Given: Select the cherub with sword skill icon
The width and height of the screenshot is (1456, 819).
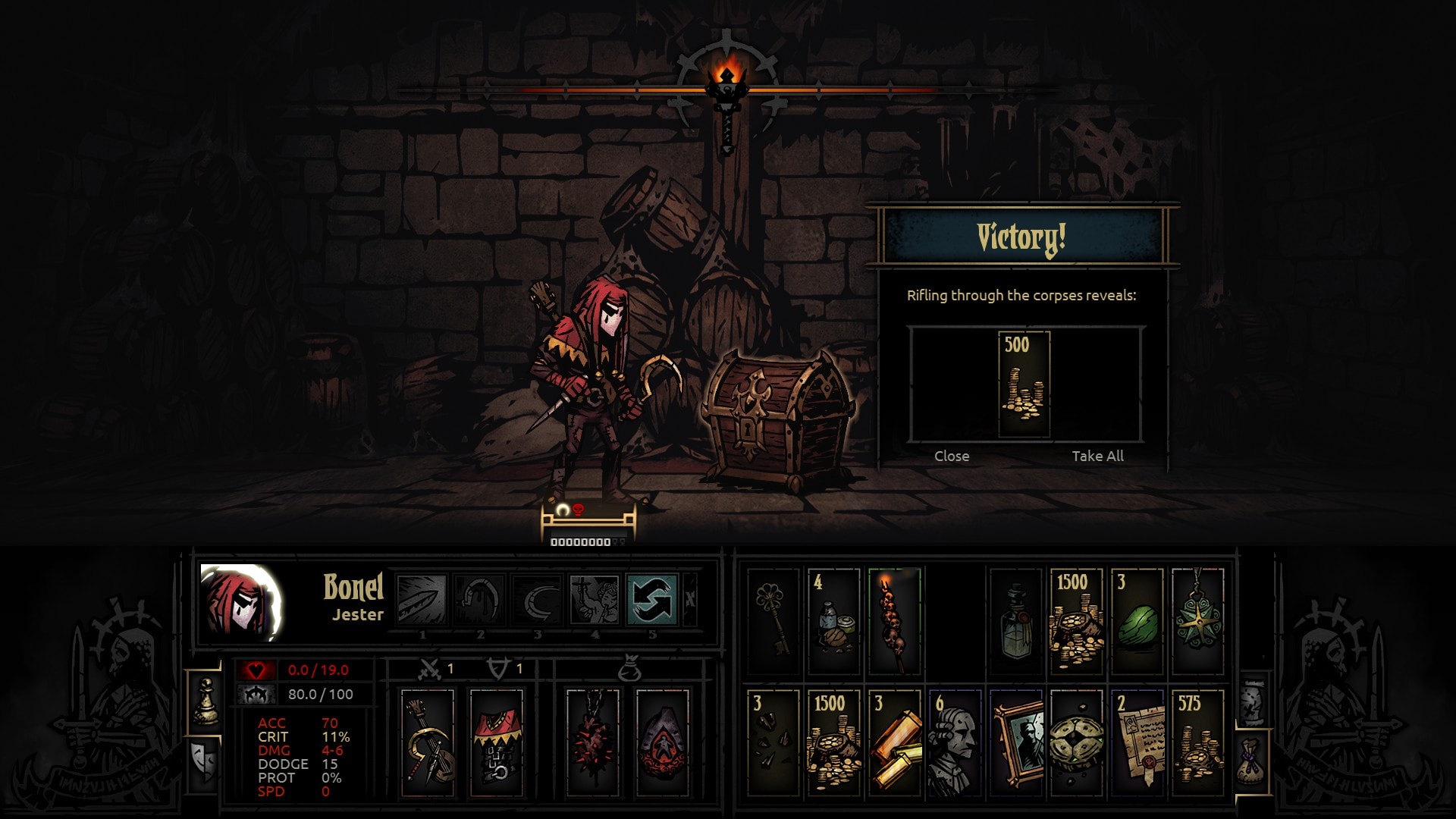Looking at the screenshot, I should coord(595,599).
